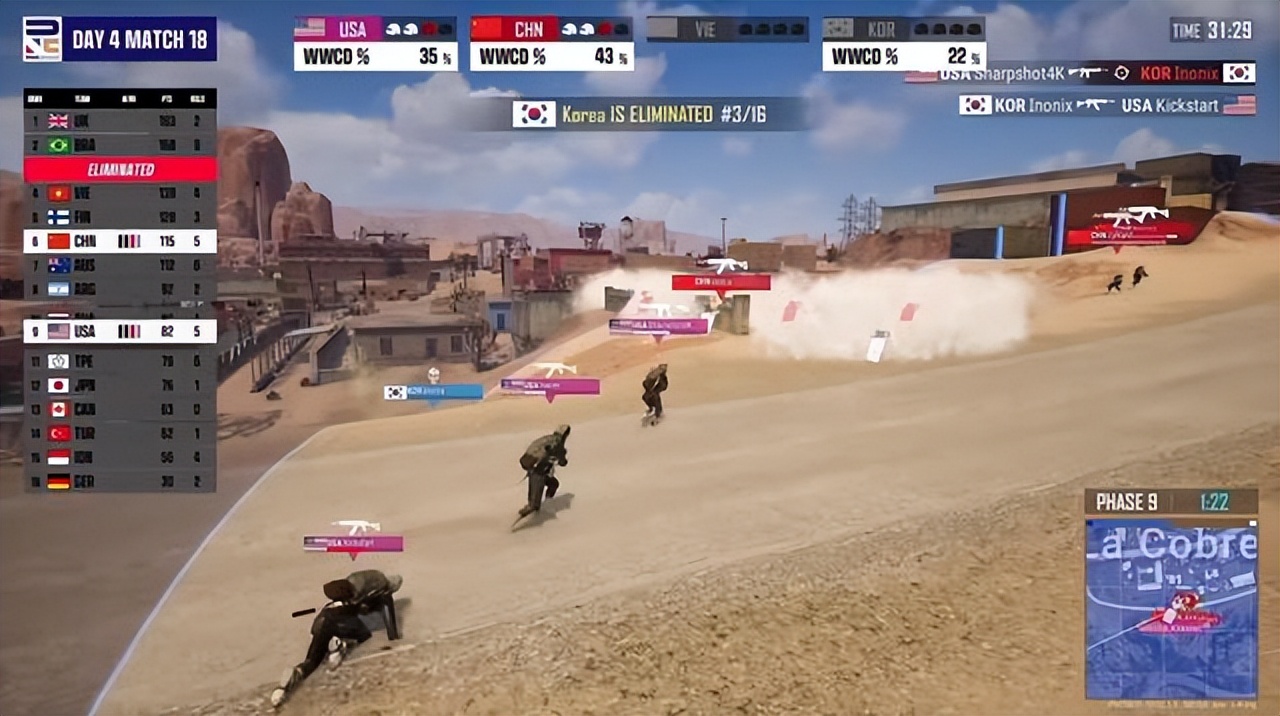Click the tournament logo beside Day 4 Match 18
The image size is (1280, 716).
(x=42, y=39)
